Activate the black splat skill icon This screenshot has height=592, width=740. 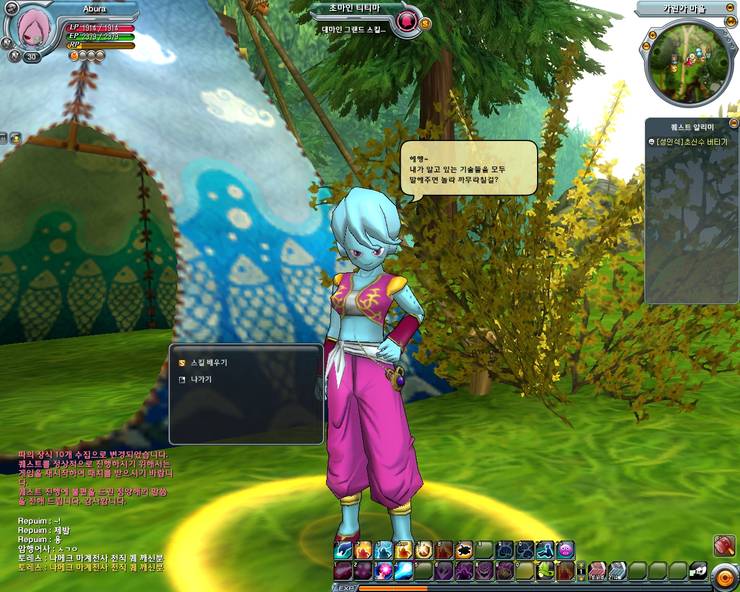[464, 549]
